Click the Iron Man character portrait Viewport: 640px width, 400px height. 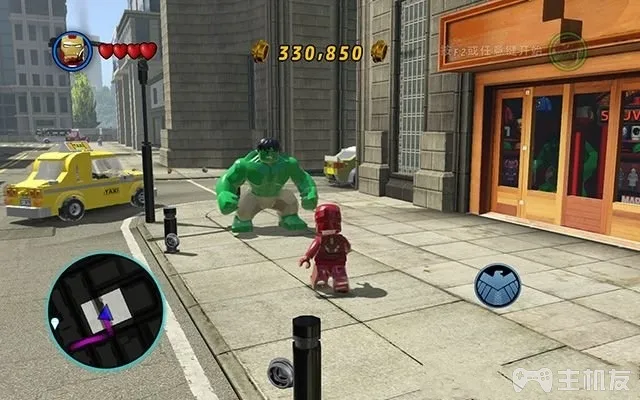pyautogui.click(x=72, y=50)
